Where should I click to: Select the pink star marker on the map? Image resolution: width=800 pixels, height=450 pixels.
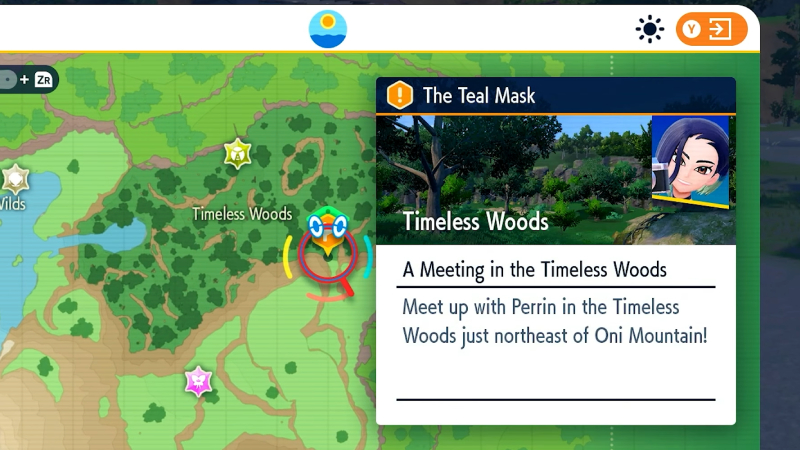(x=199, y=381)
